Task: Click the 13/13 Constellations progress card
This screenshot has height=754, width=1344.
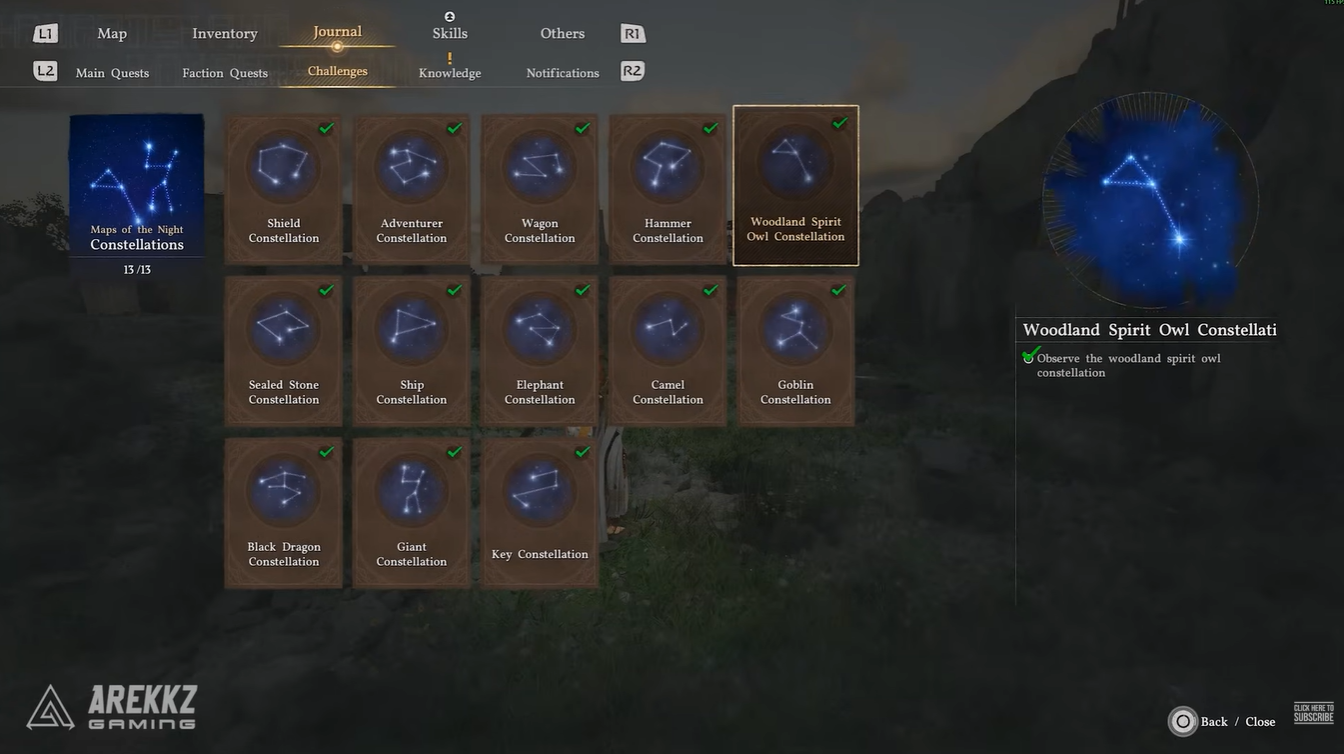Action: 136,190
